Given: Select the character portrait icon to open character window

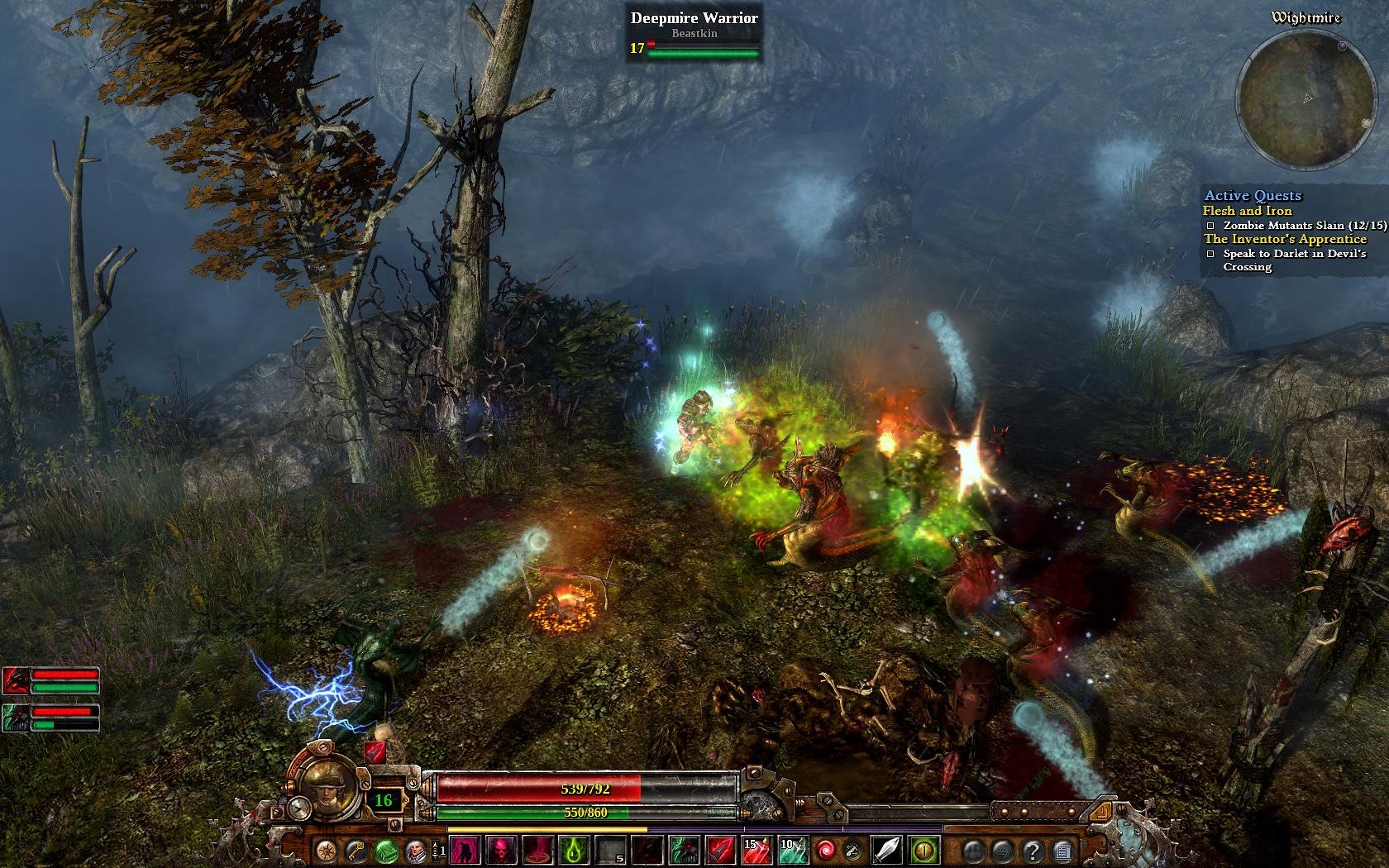Looking at the screenshot, I should point(413,852).
